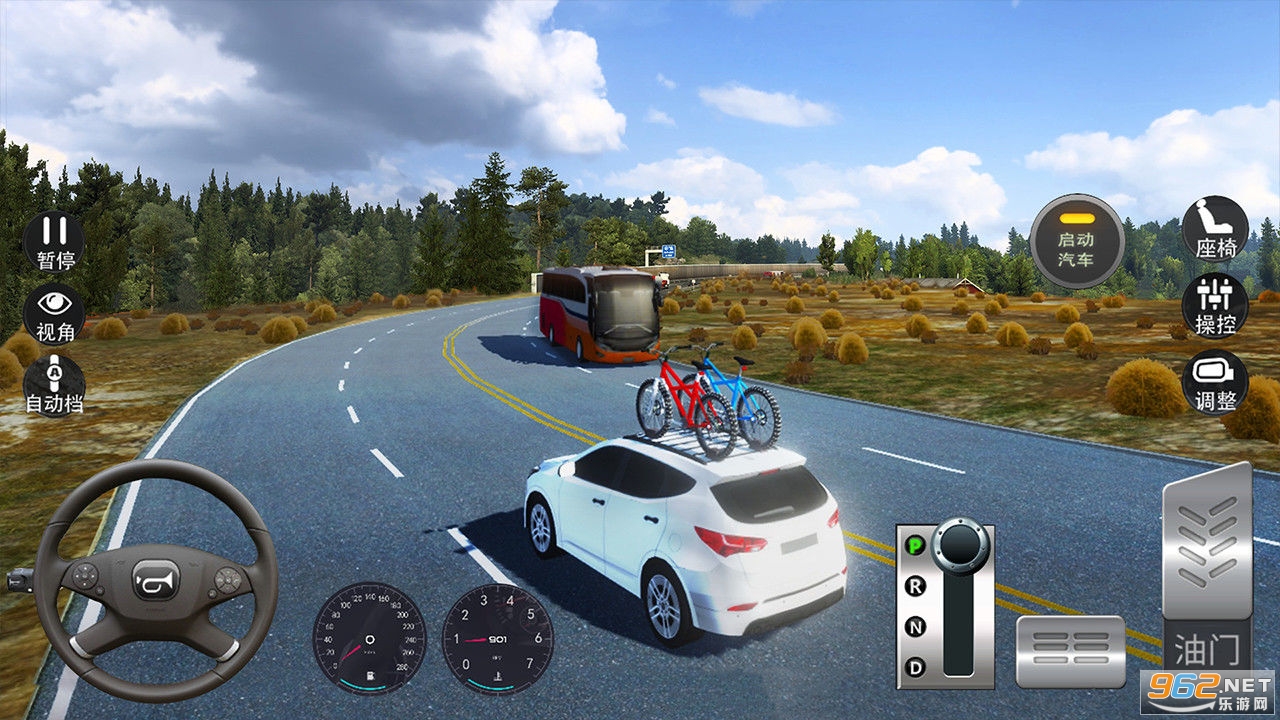Open the 操控 controls settings
This screenshot has height=720, width=1280.
tap(1215, 305)
